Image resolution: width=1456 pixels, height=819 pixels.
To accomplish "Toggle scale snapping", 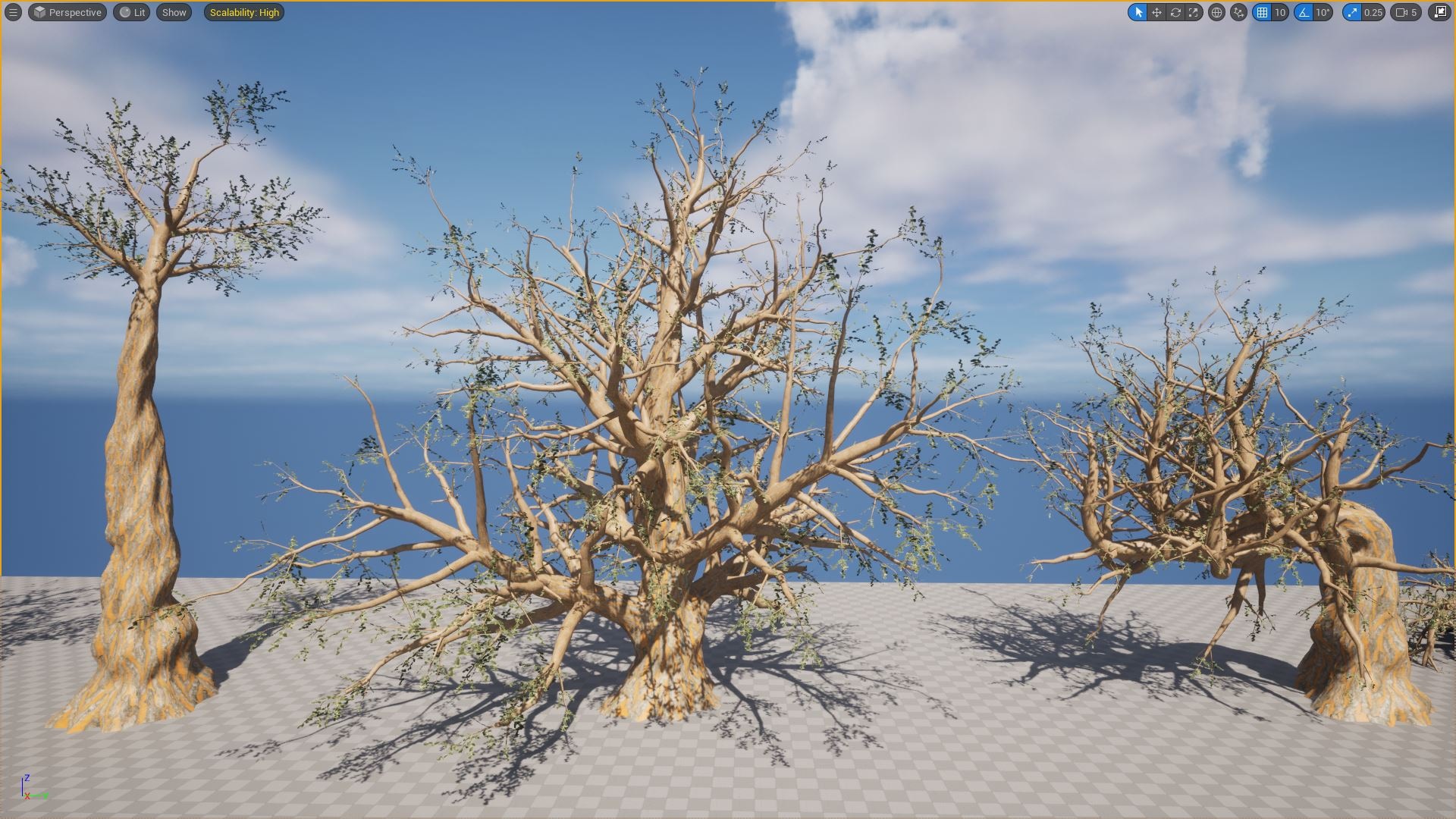I will (x=1352, y=12).
